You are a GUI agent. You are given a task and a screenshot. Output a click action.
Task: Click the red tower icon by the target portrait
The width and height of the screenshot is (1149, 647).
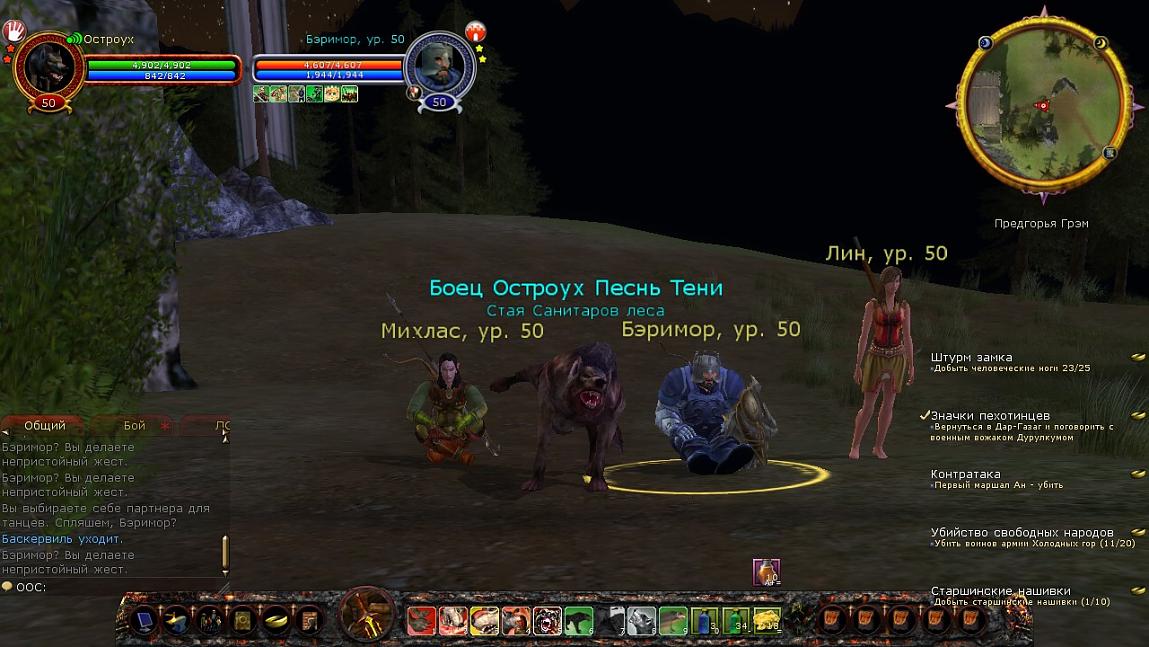tap(475, 32)
